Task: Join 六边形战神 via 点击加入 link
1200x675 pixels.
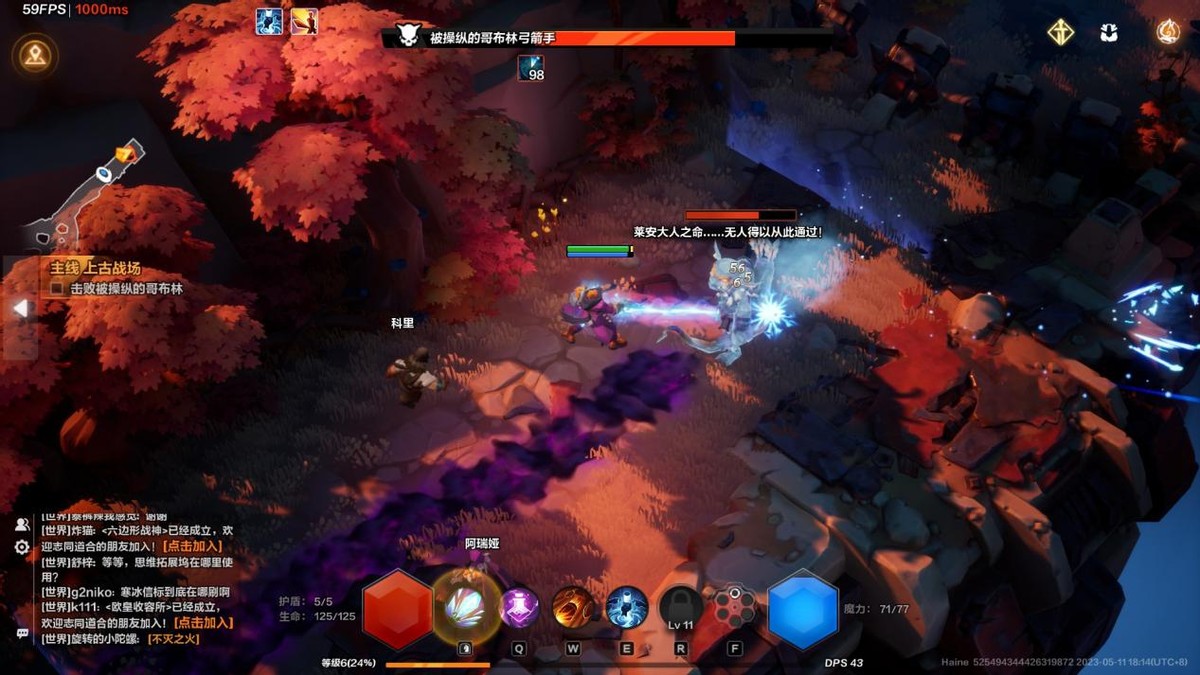Action: 192,546
